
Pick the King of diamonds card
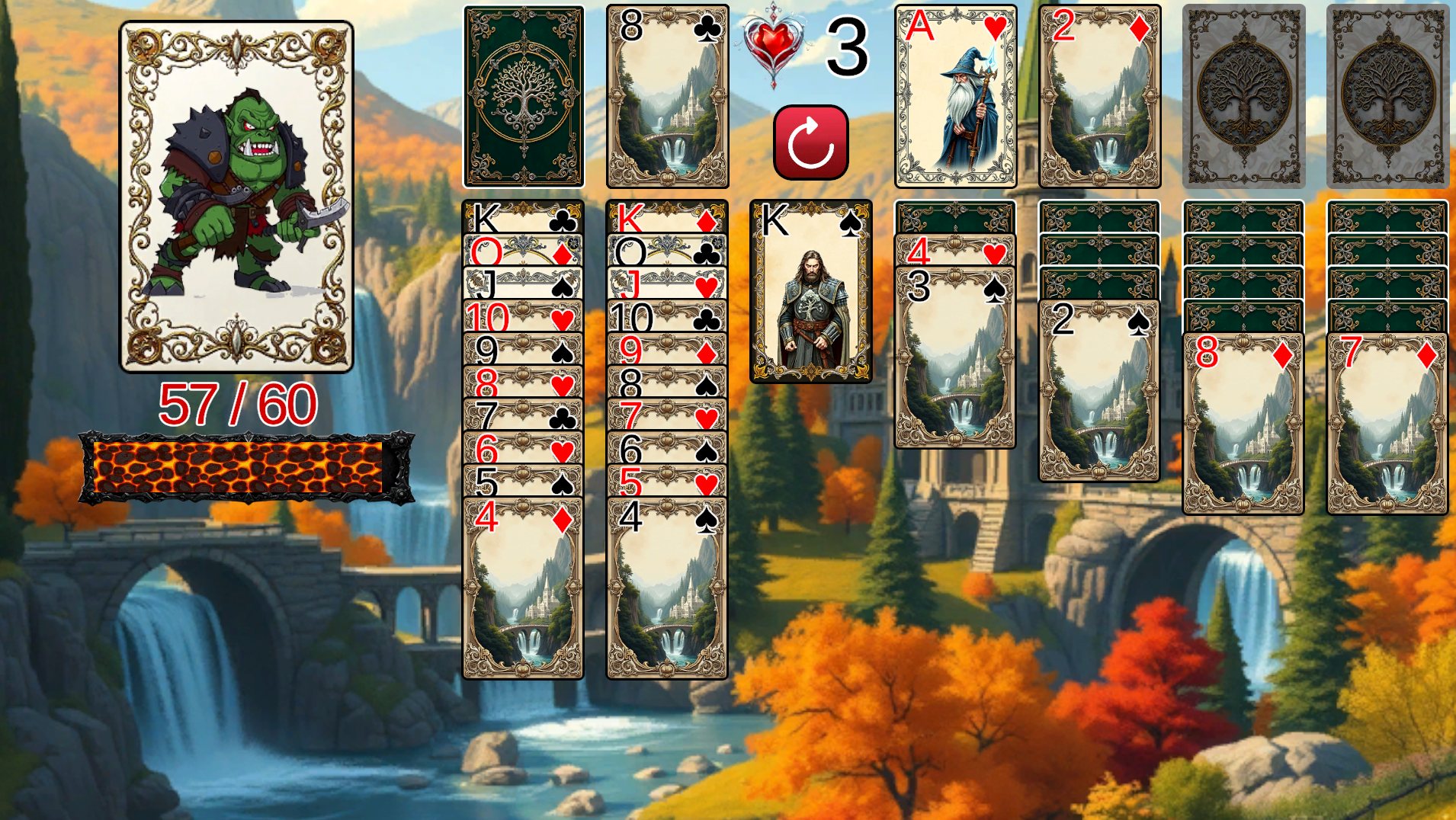667,218
